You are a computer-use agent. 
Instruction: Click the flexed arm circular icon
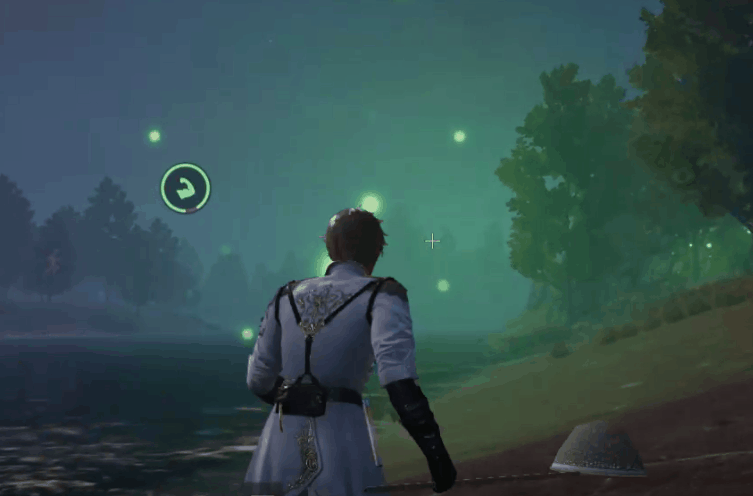click(185, 188)
